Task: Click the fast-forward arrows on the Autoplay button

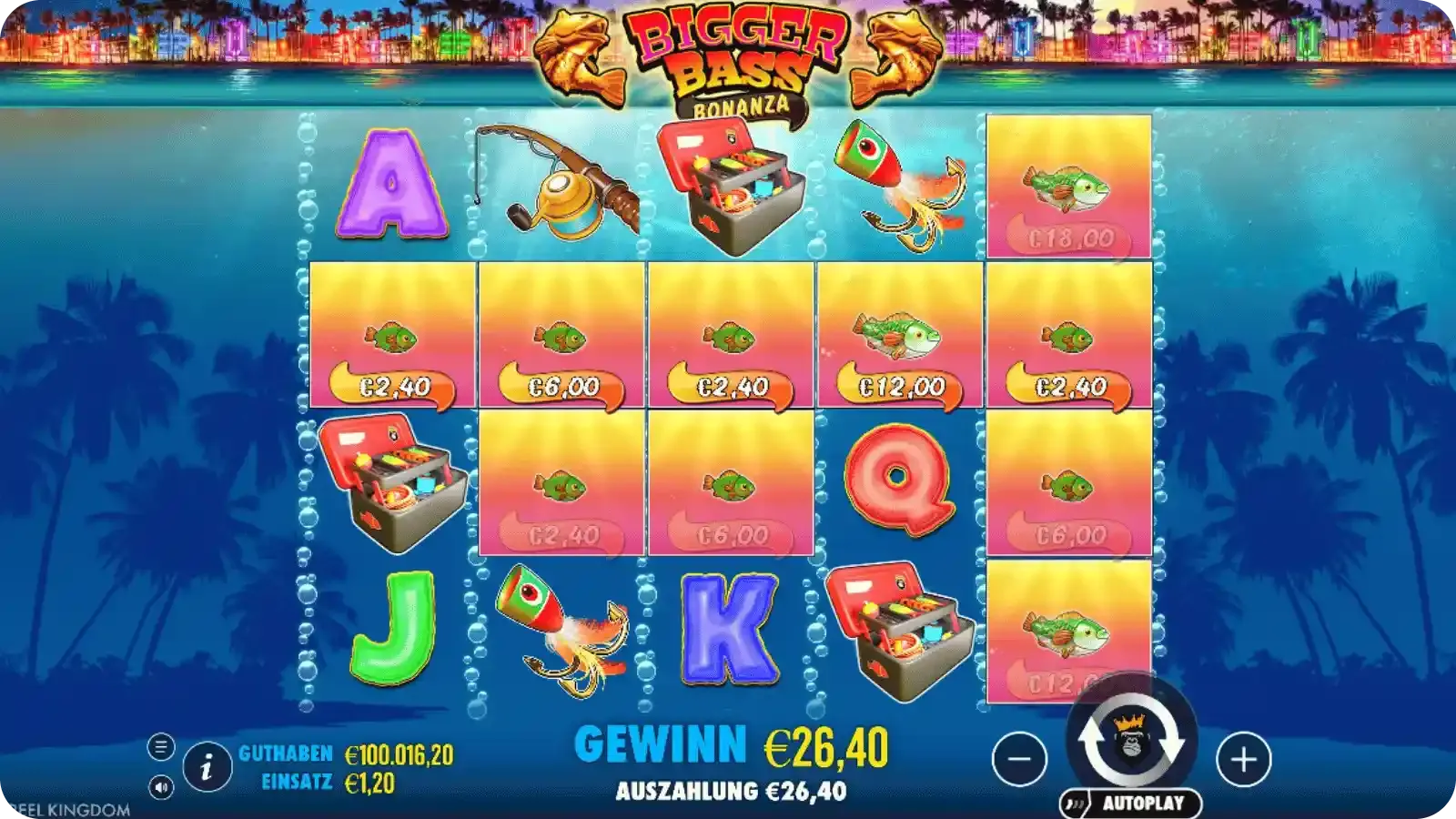Action: [1074, 803]
